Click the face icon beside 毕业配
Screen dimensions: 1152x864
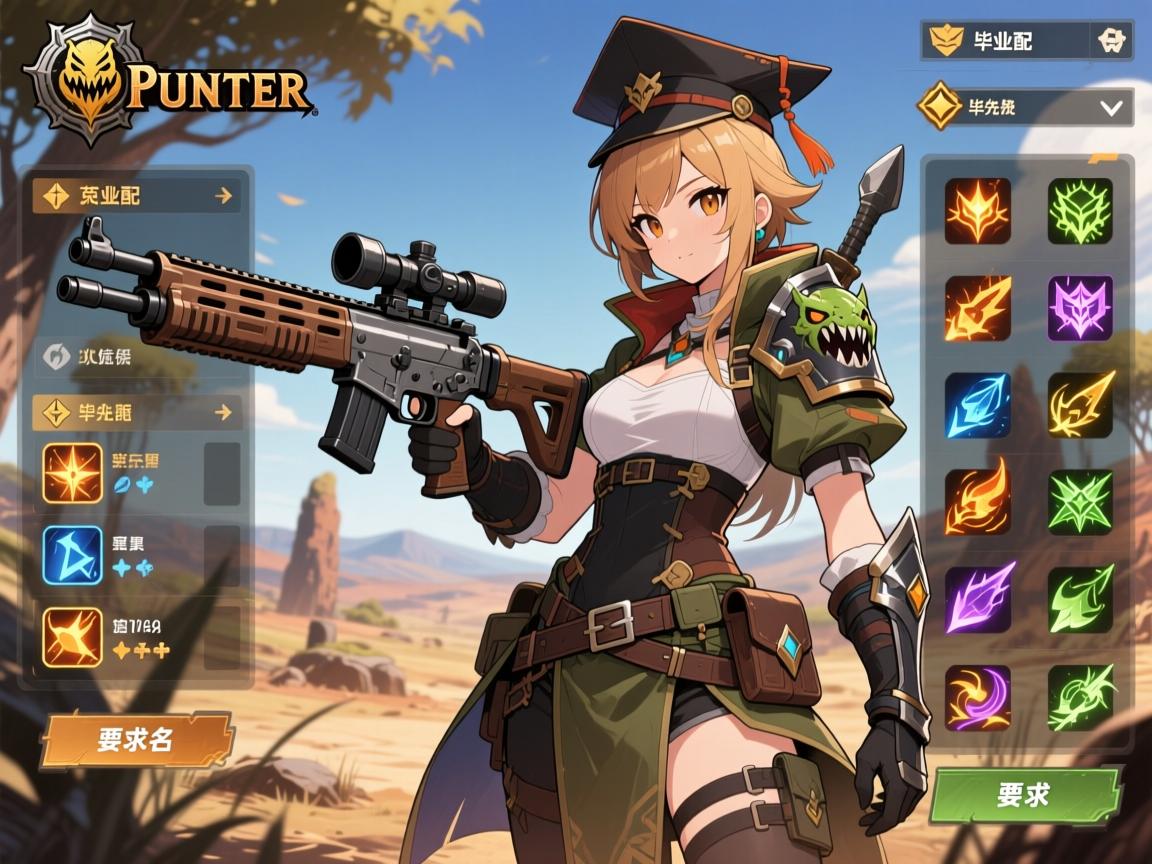(x=1110, y=41)
